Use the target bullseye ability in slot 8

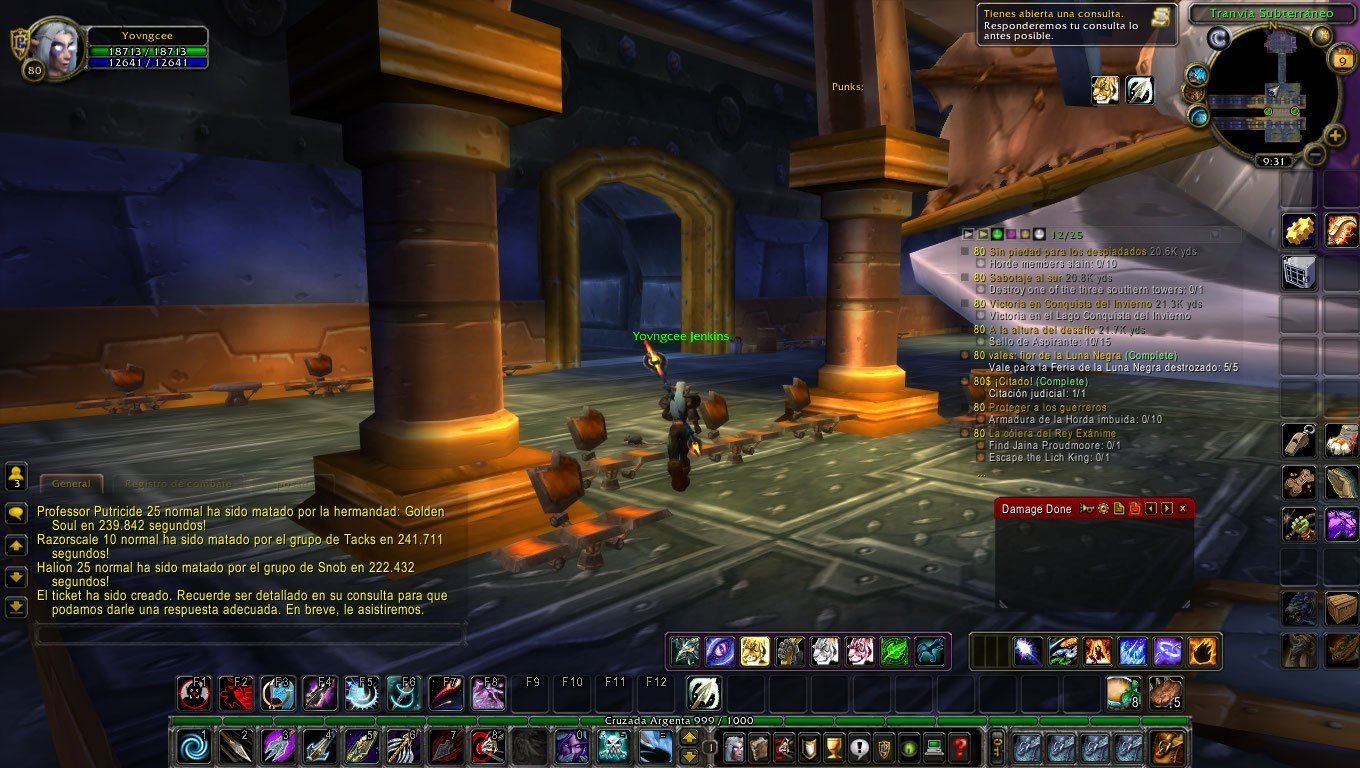487,747
